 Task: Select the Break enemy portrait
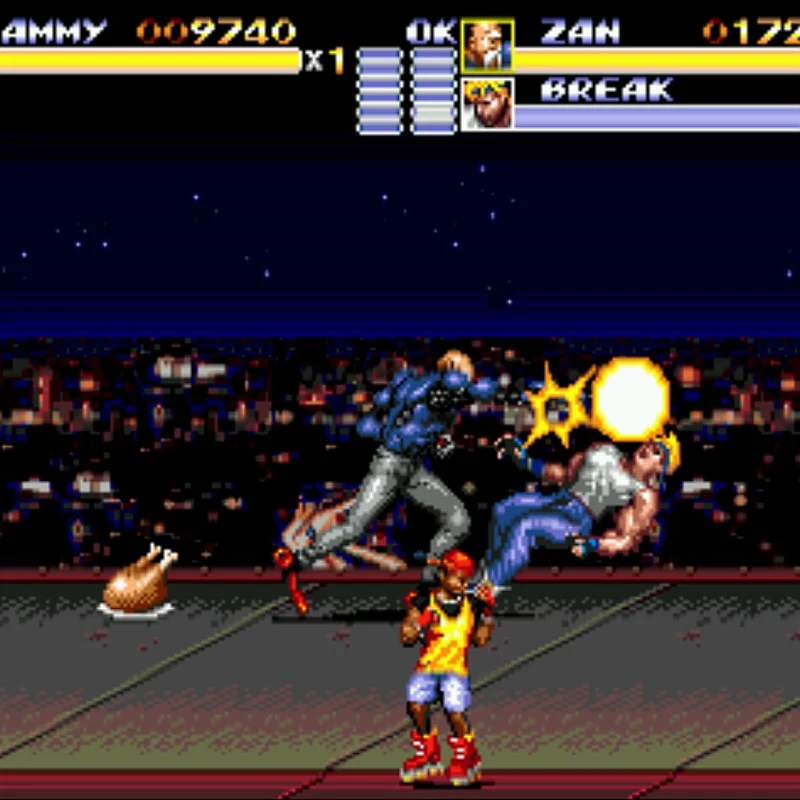(488, 104)
